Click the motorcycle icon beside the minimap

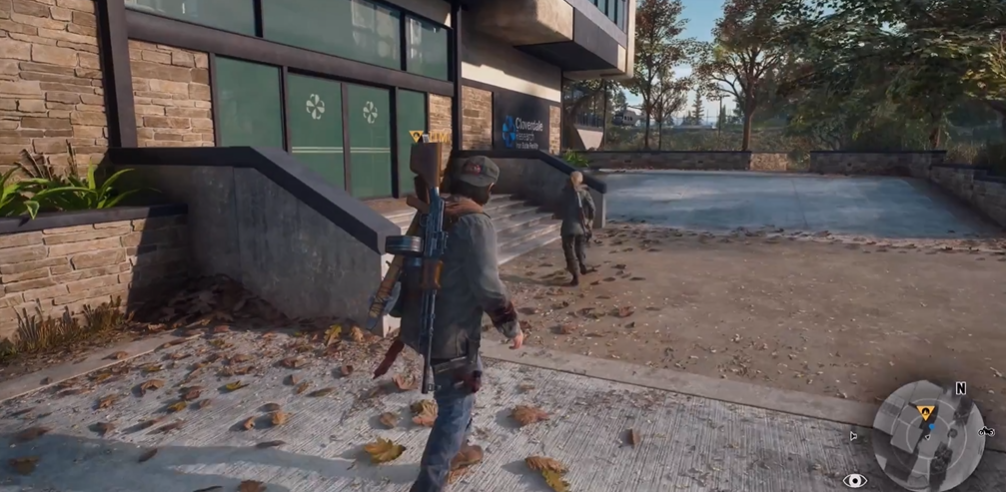986,431
